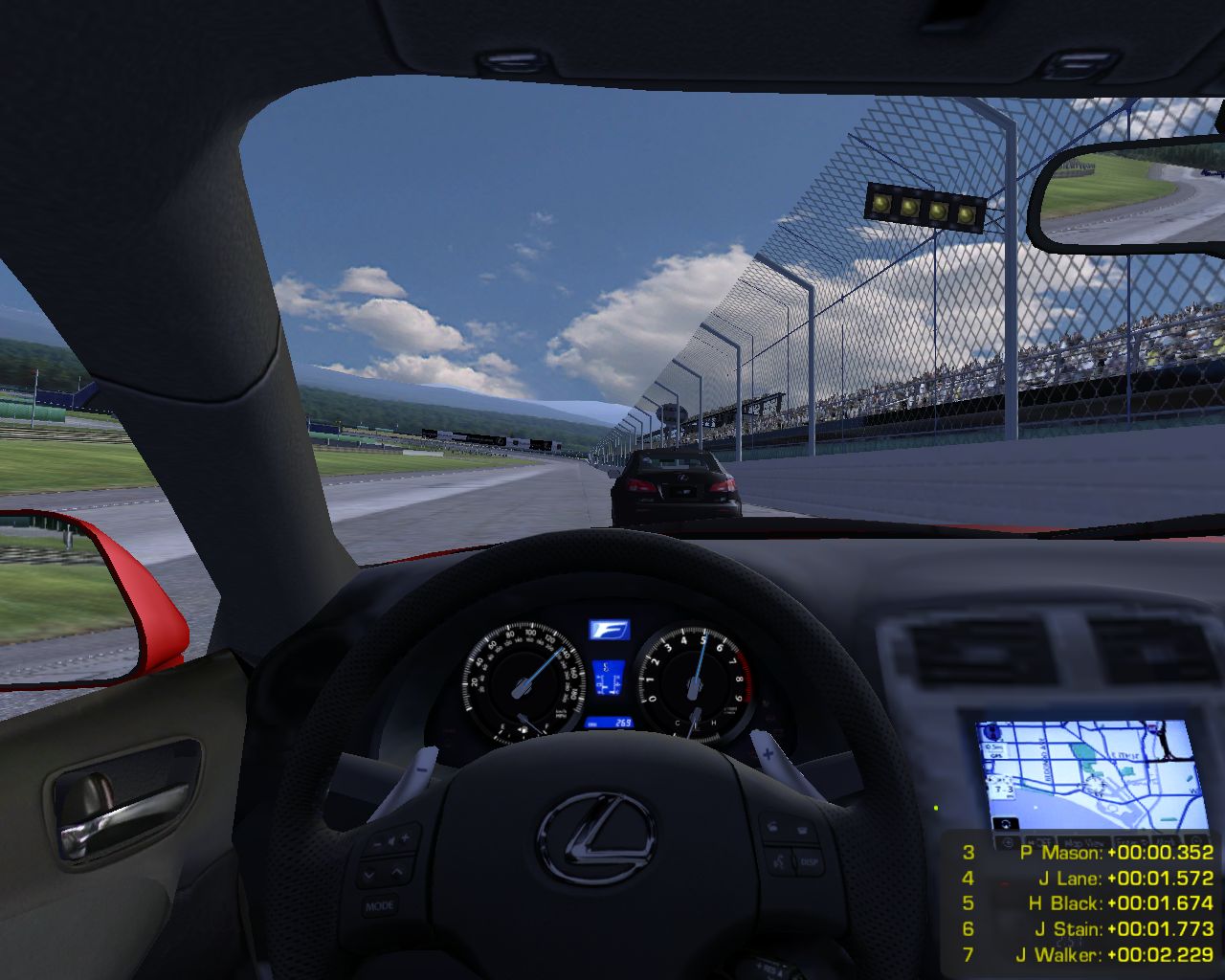The width and height of the screenshot is (1225, 980).
Task: Toggle the map OFF button on the nav bar
Action: (x=1040, y=841)
